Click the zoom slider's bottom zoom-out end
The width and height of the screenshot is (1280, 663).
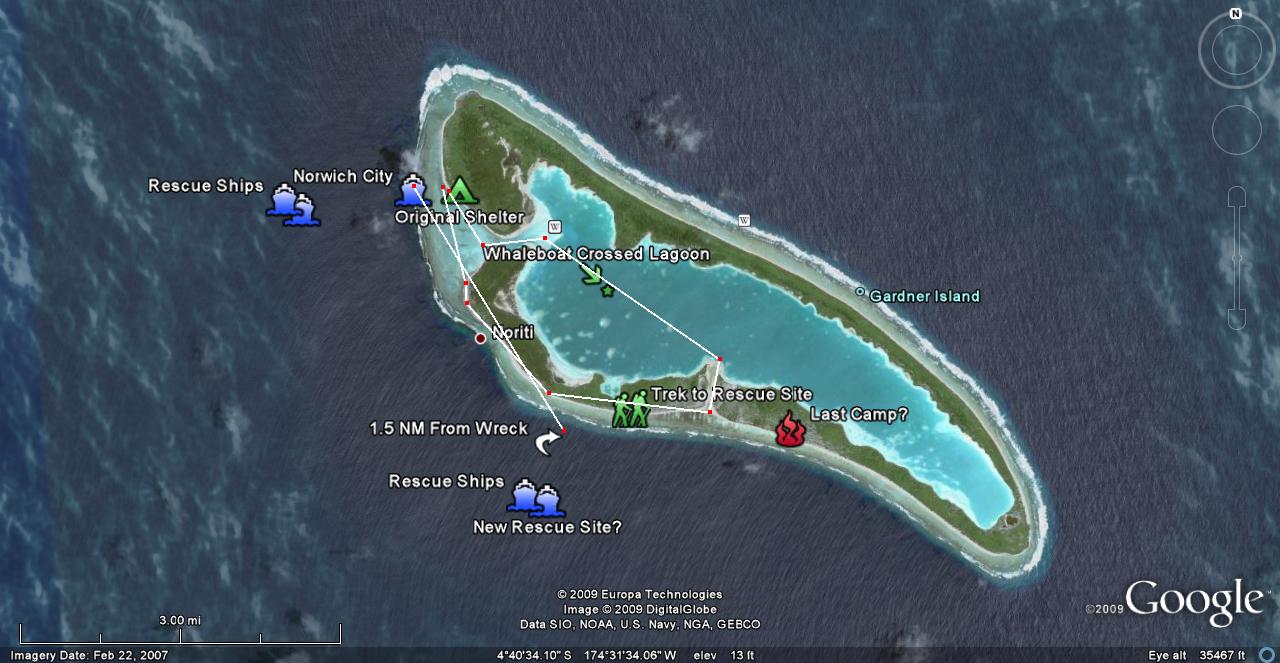pos(1237,319)
